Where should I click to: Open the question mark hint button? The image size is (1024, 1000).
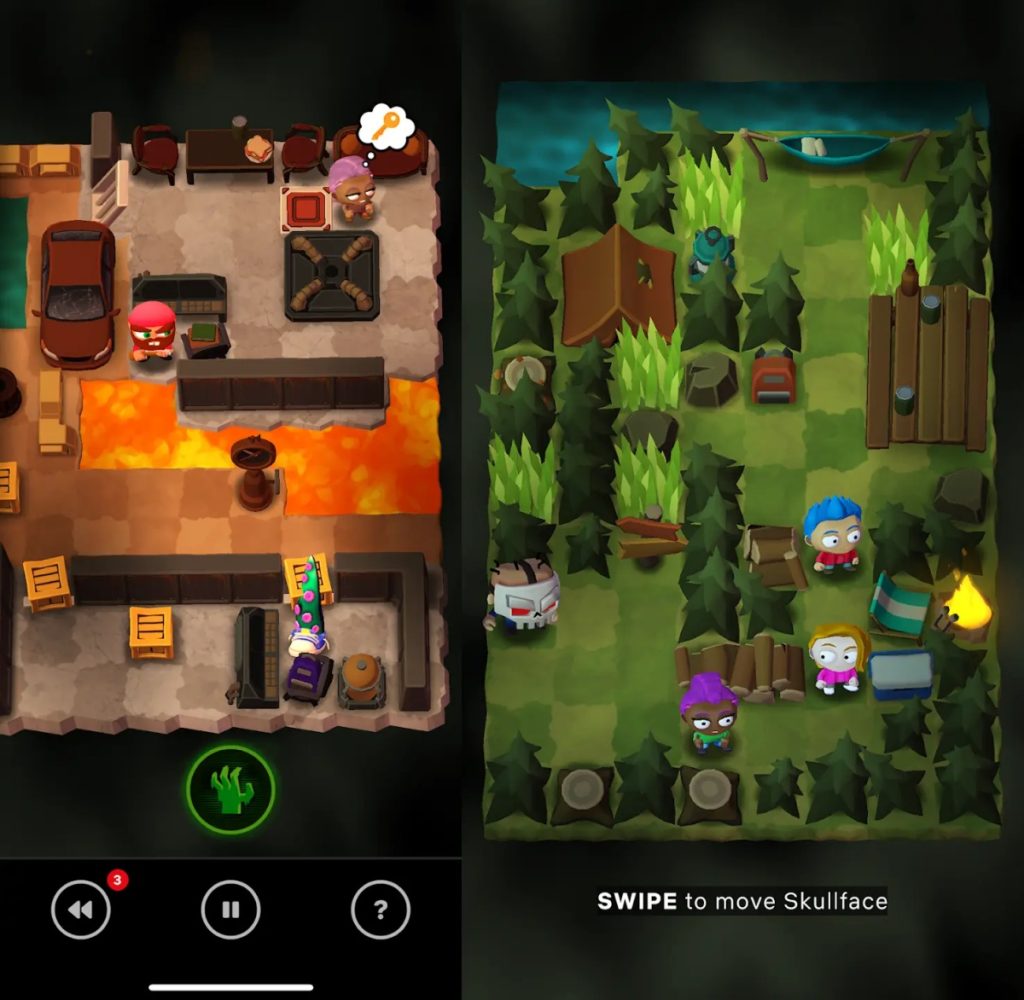(x=380, y=910)
